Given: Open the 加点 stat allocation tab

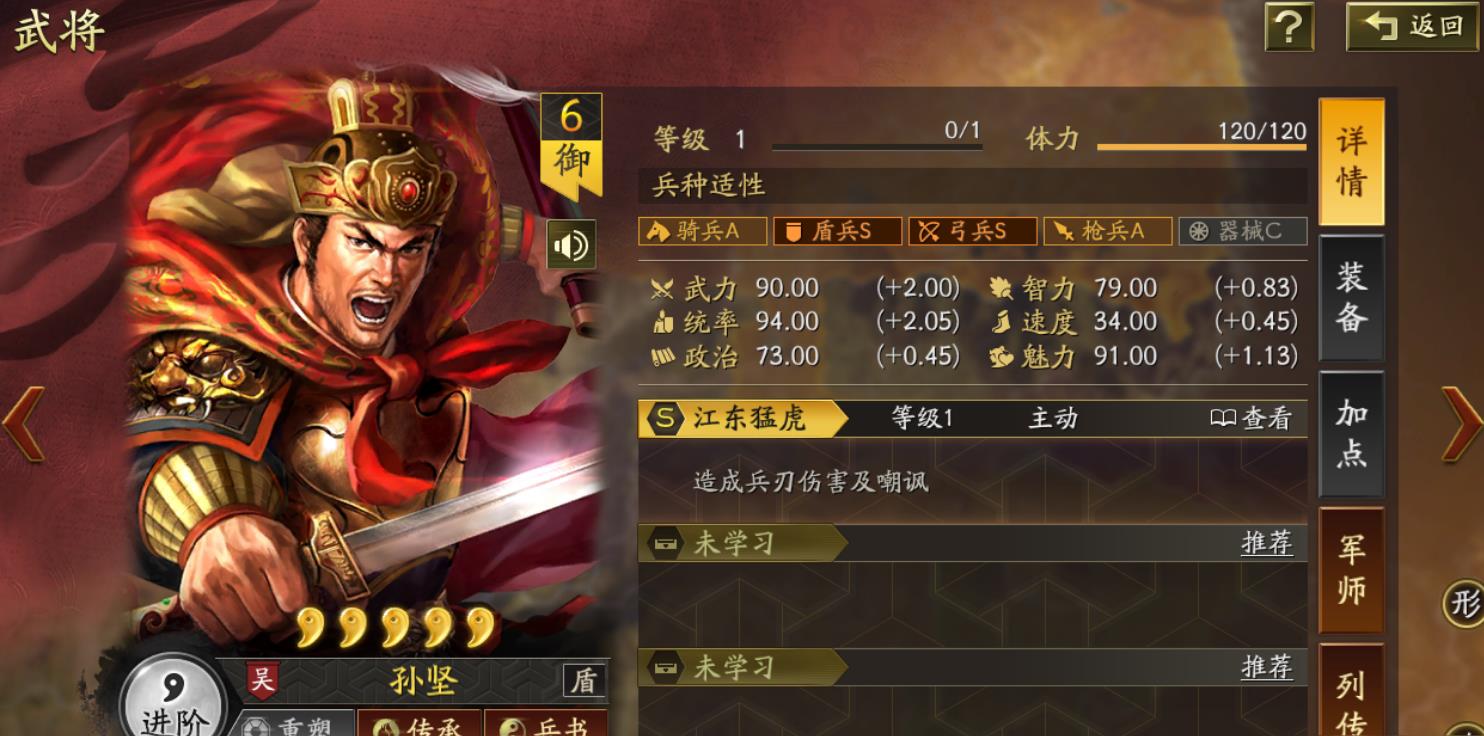Looking at the screenshot, I should pos(1351,434).
